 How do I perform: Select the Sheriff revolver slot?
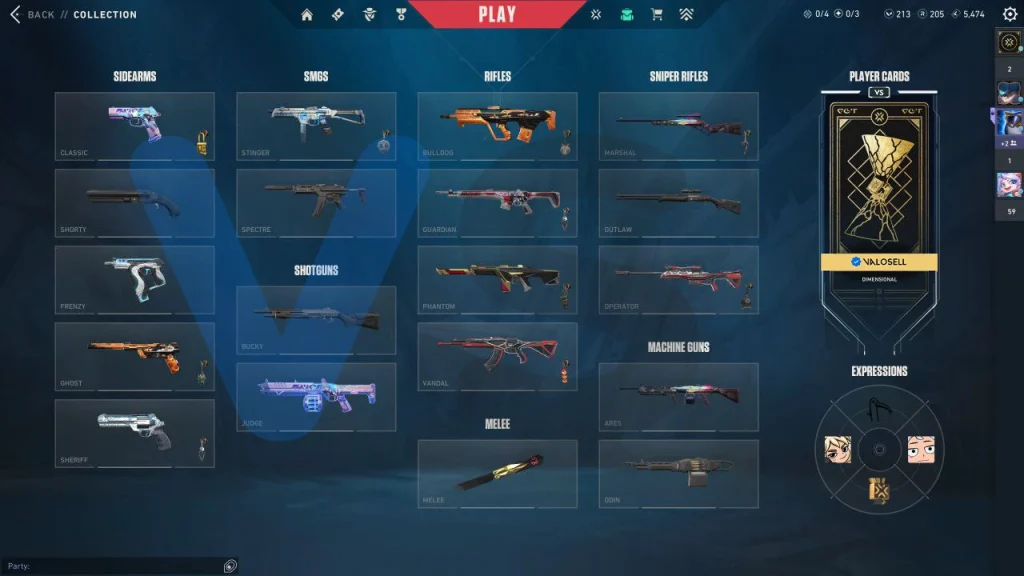(134, 433)
